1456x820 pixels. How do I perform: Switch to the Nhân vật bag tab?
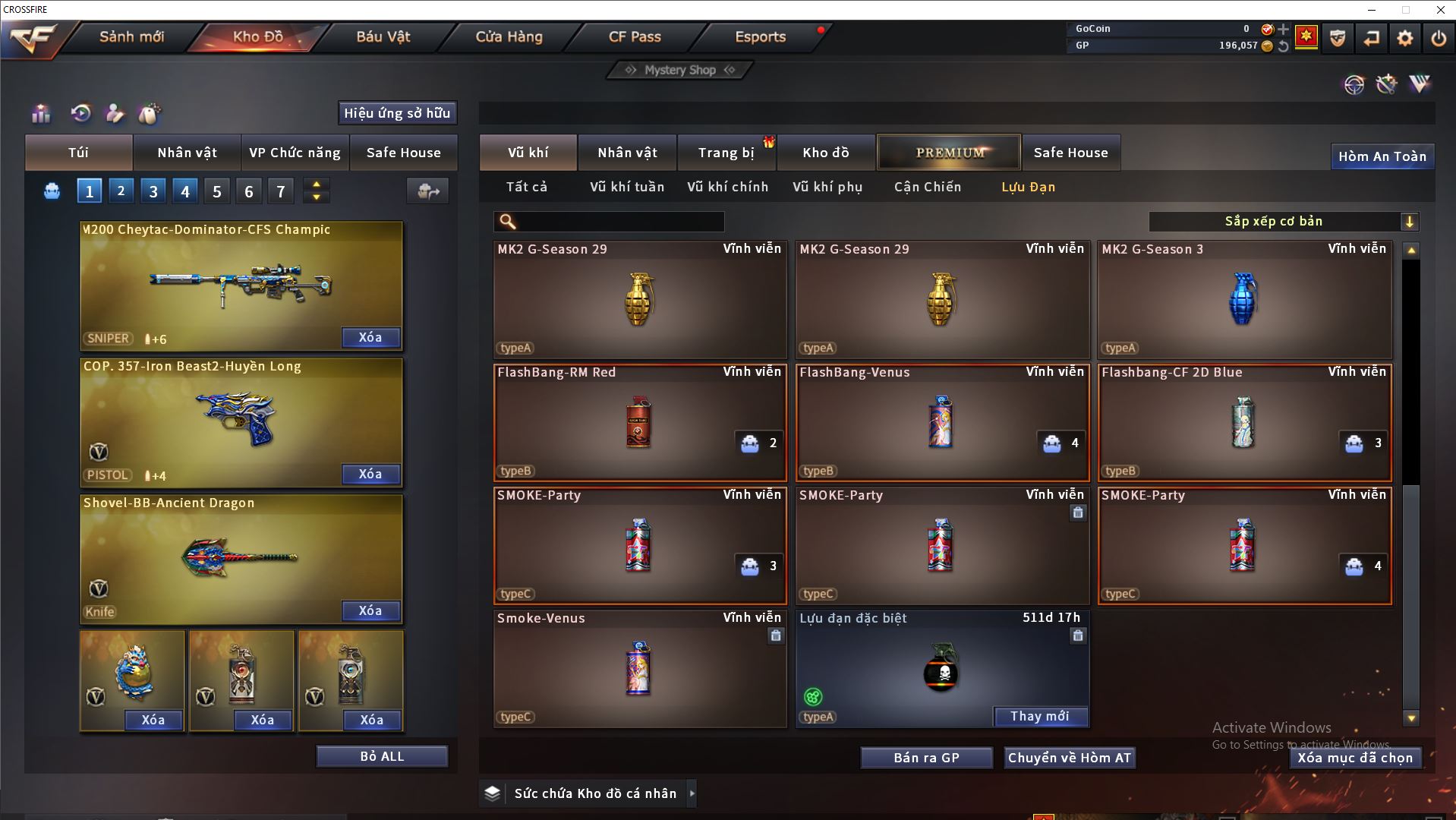[187, 153]
